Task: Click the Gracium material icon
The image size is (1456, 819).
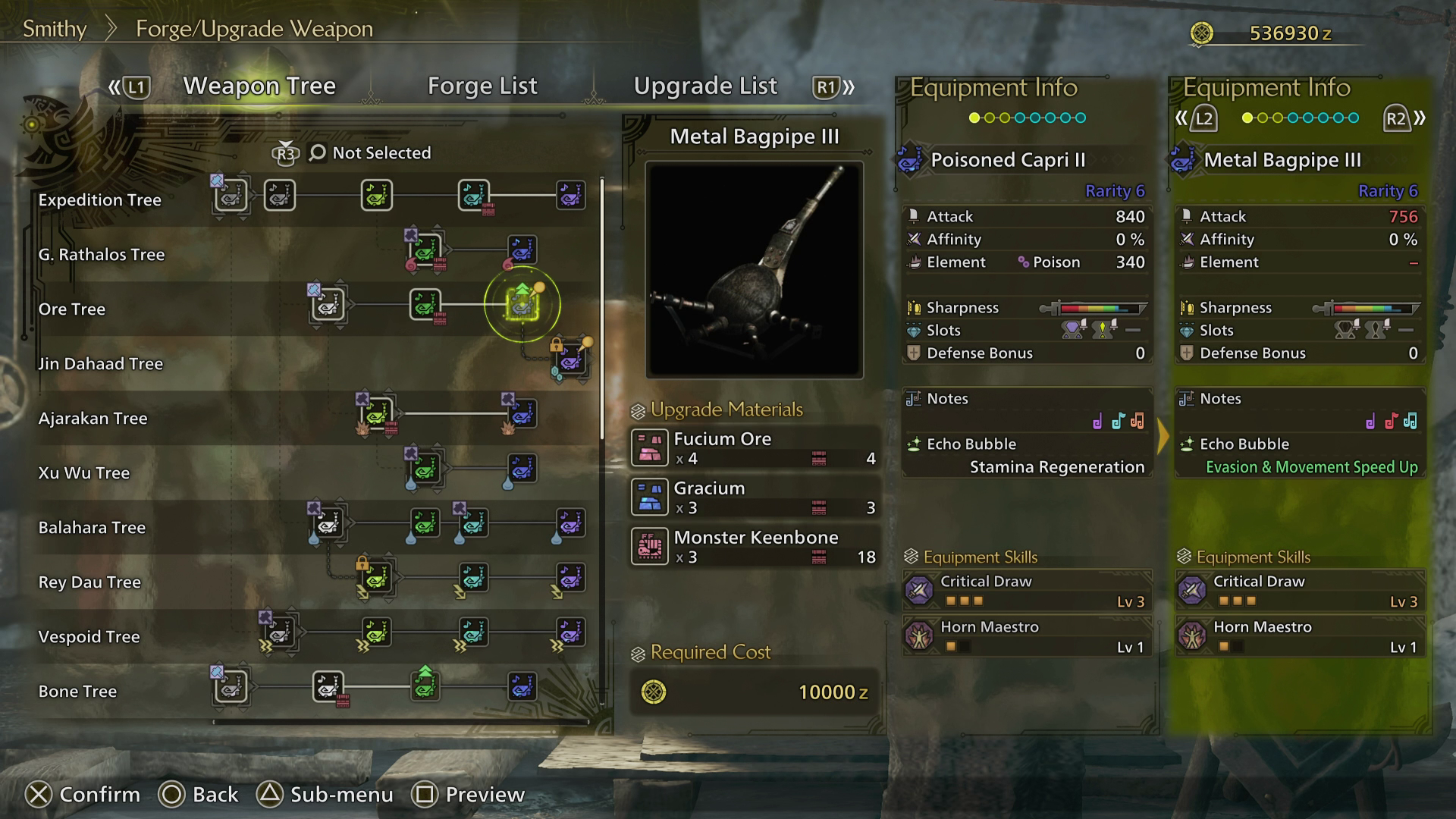Action: 650,497
